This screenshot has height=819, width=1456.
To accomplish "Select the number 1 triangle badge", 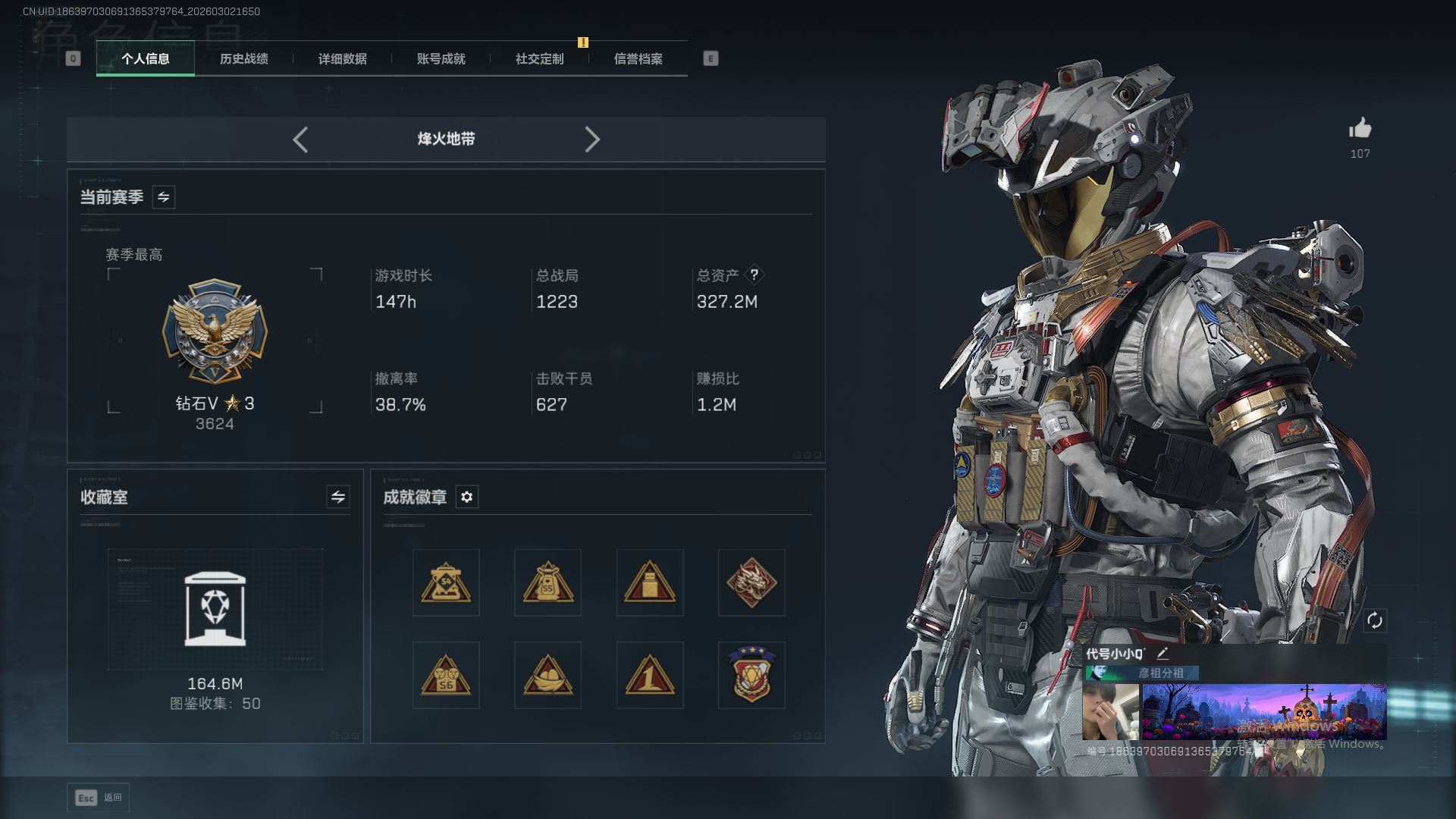I will point(649,675).
